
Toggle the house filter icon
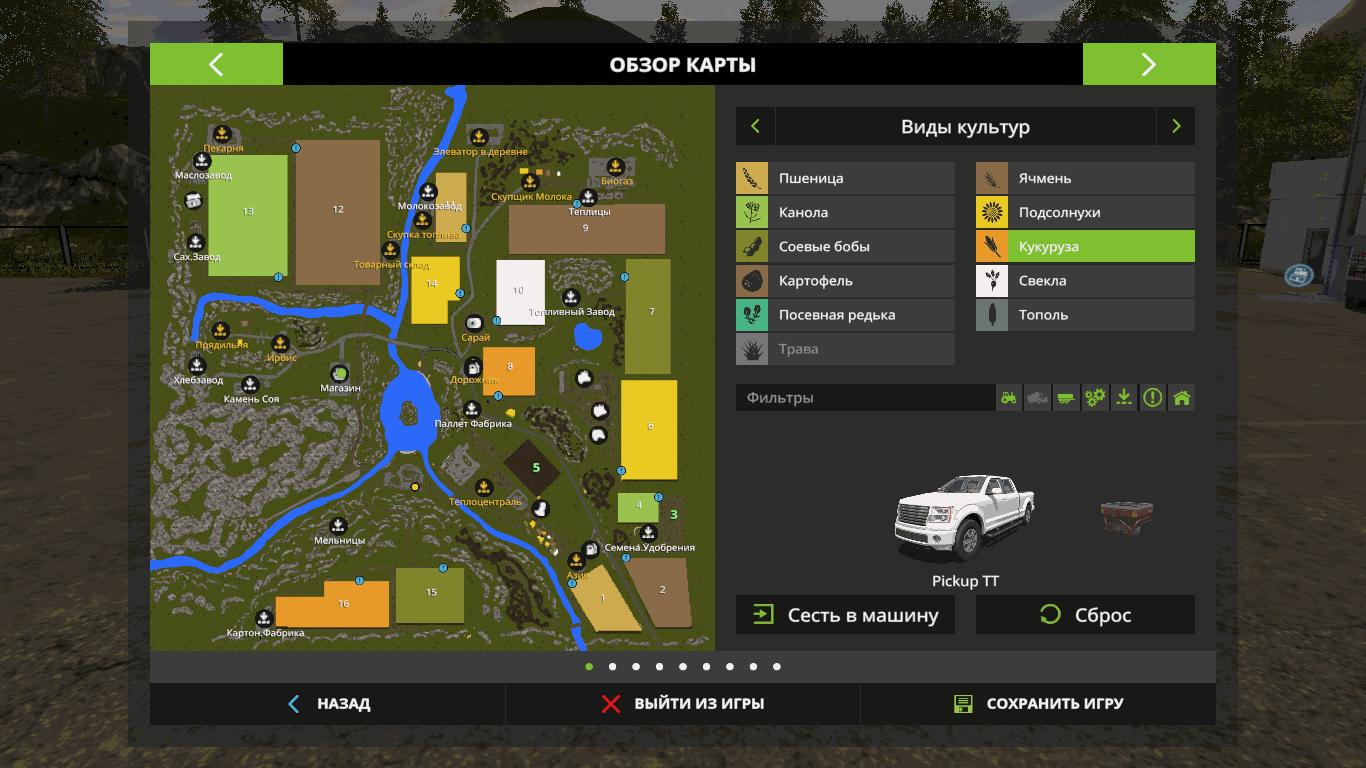tap(1182, 398)
